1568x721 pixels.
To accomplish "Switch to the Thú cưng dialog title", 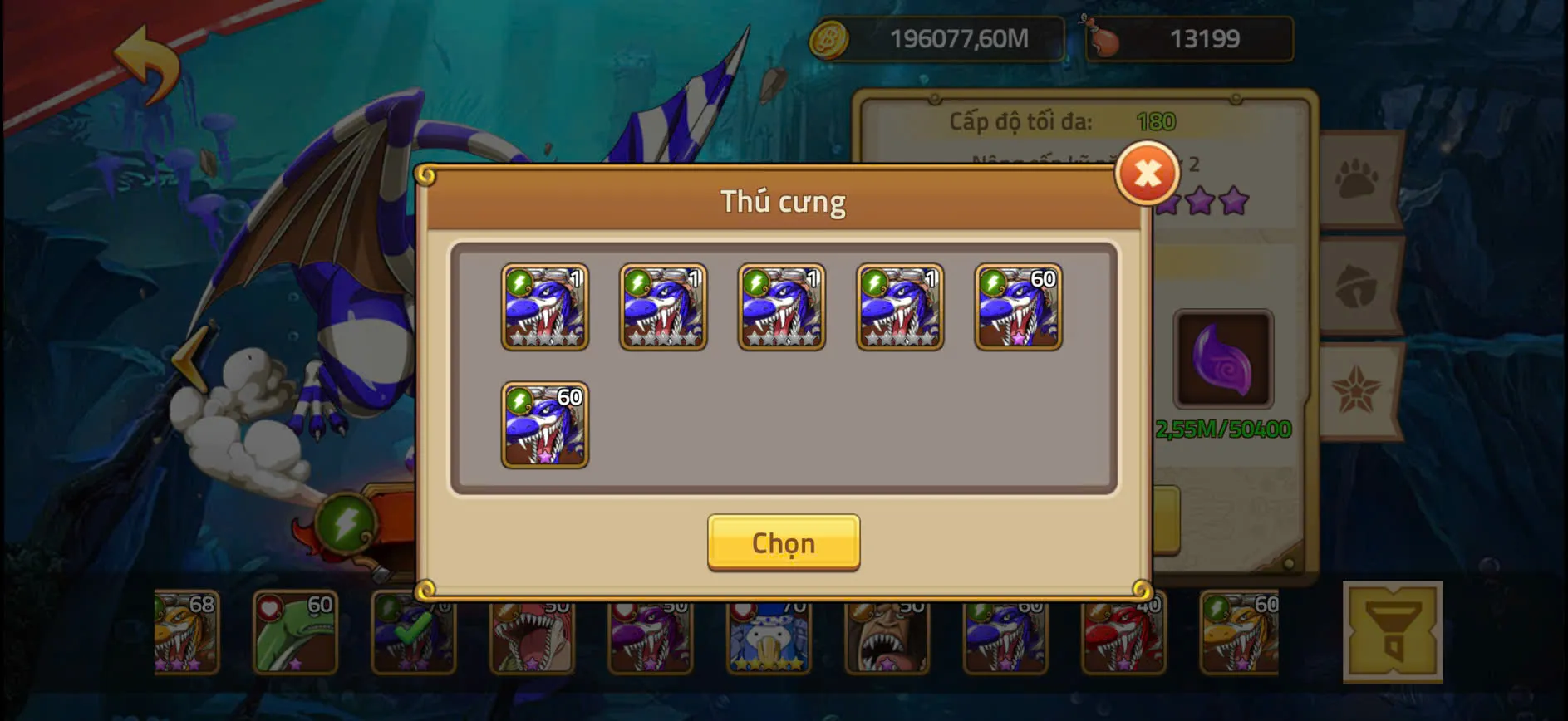I will 782,201.
